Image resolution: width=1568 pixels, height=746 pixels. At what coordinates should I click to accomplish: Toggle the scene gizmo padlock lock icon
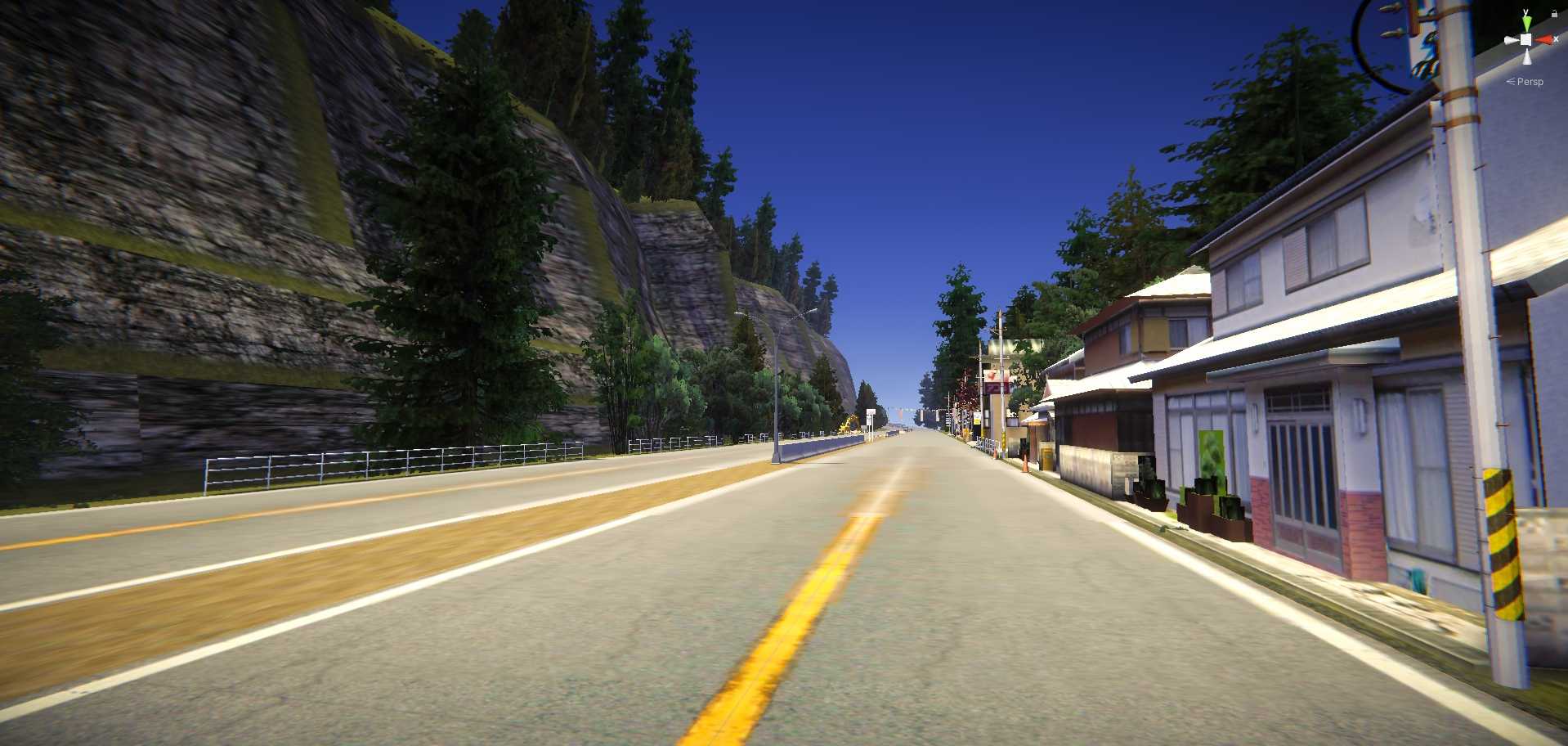click(x=1554, y=14)
